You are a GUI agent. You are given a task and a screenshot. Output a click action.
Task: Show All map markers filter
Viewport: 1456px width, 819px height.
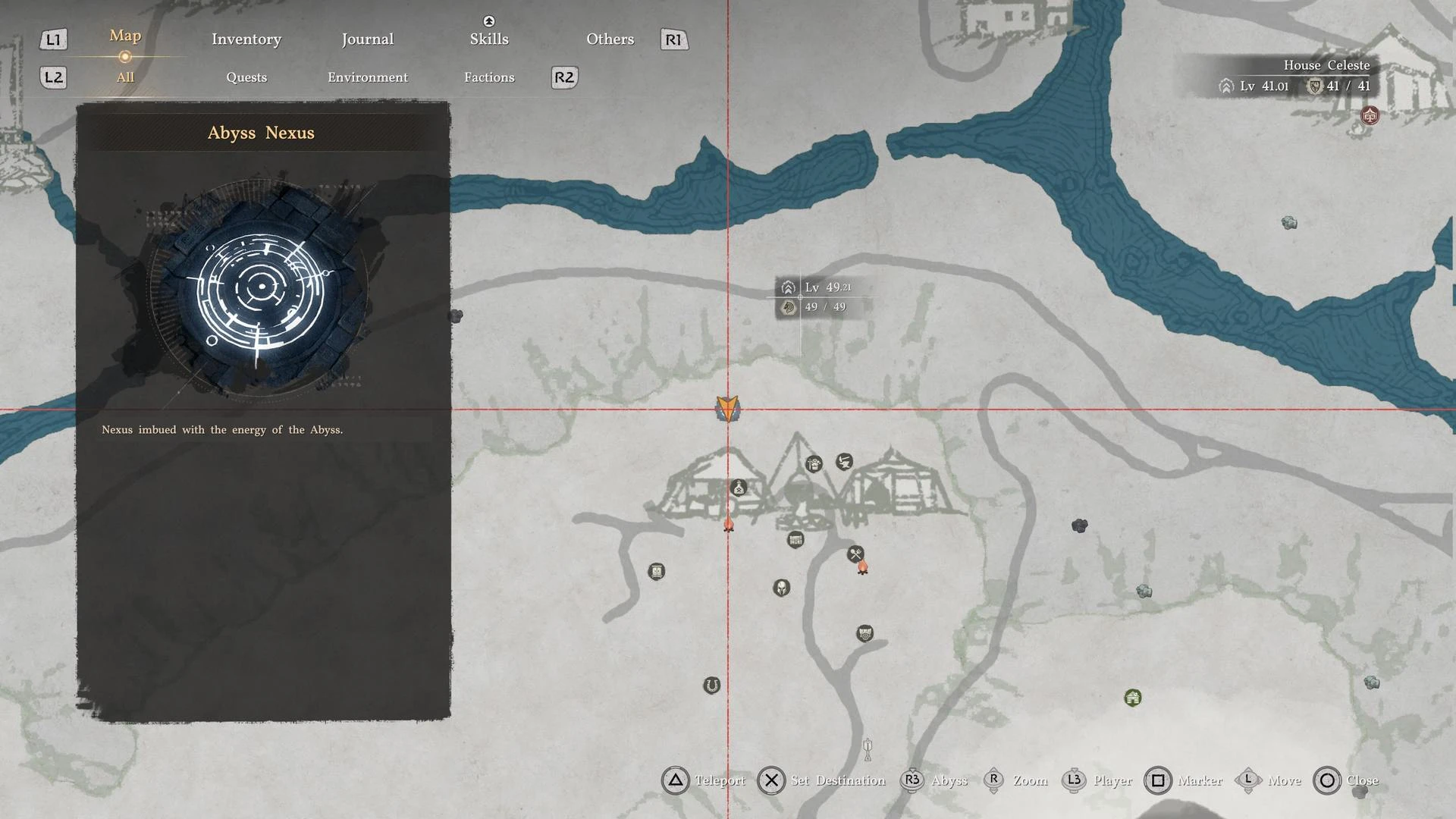coord(125,77)
